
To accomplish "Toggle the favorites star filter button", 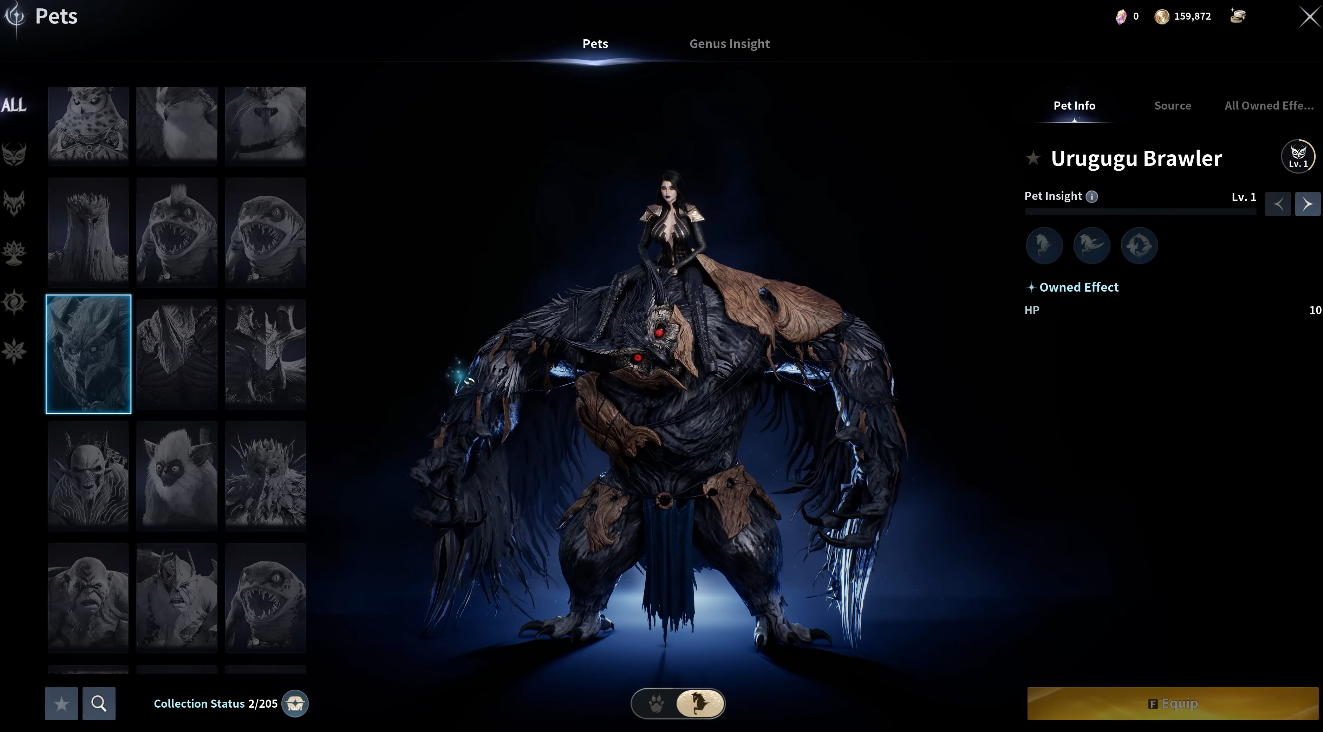I will click(x=61, y=704).
